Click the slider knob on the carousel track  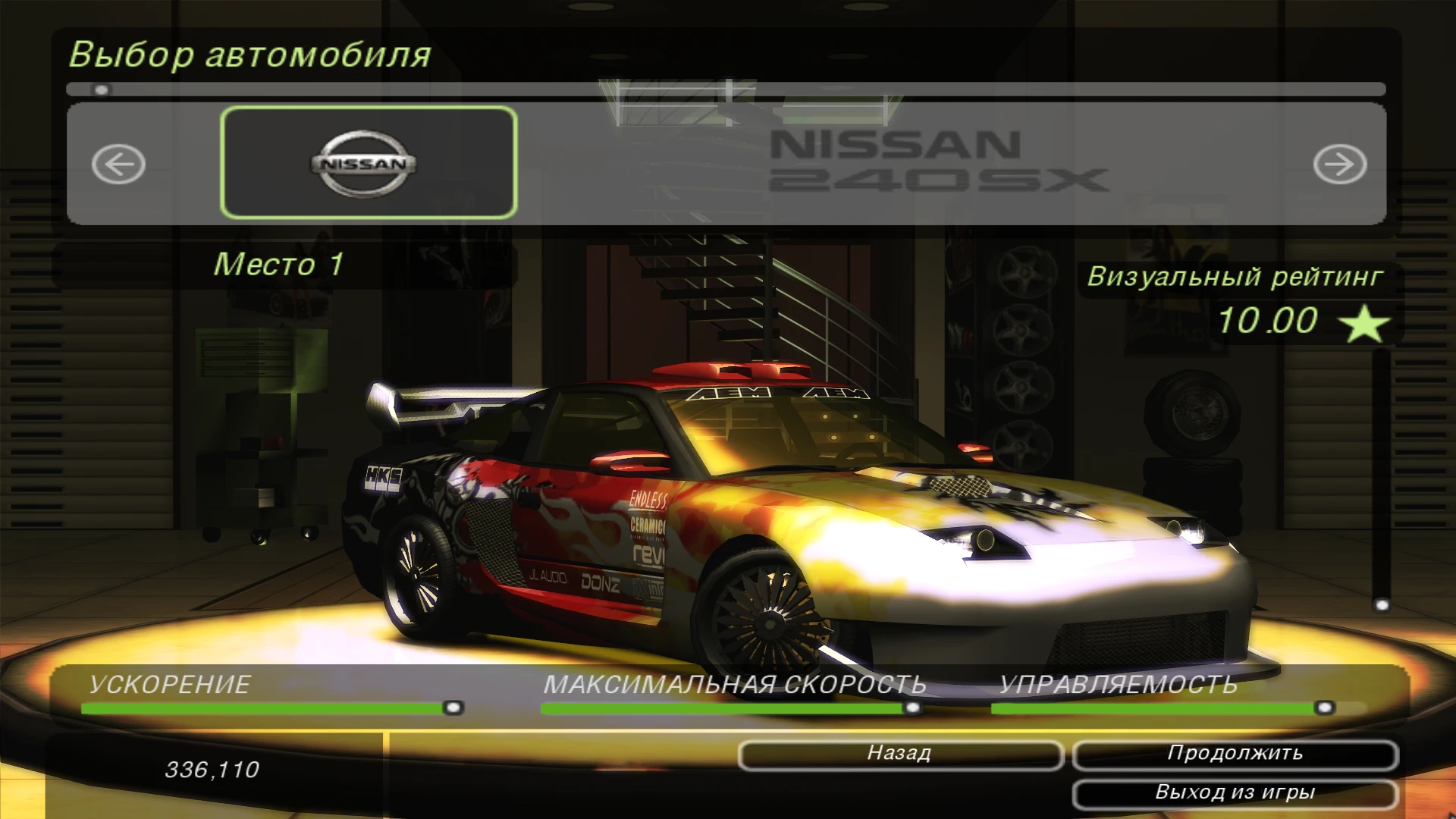click(99, 89)
